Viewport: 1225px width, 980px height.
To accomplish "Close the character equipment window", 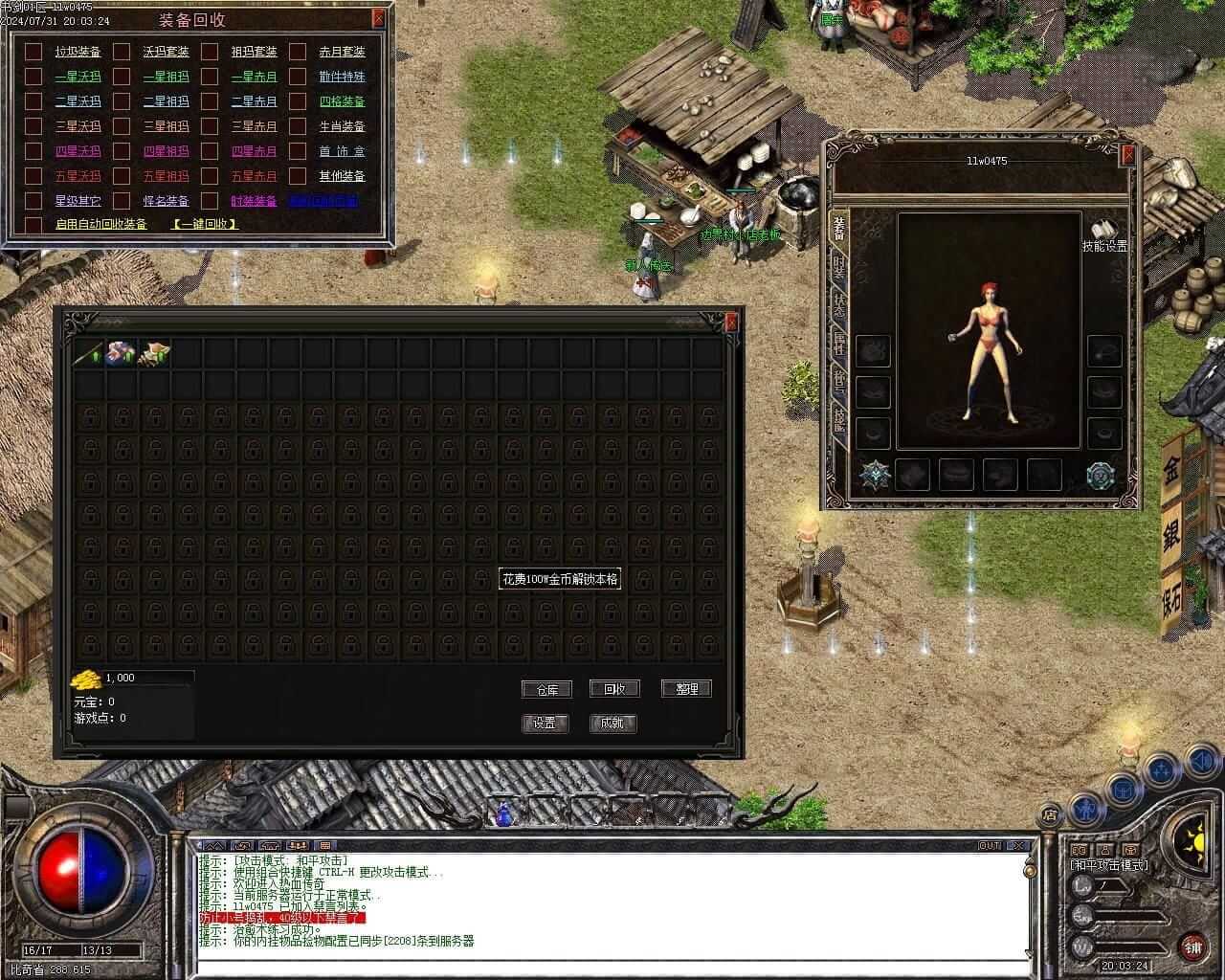I will coord(1129,153).
